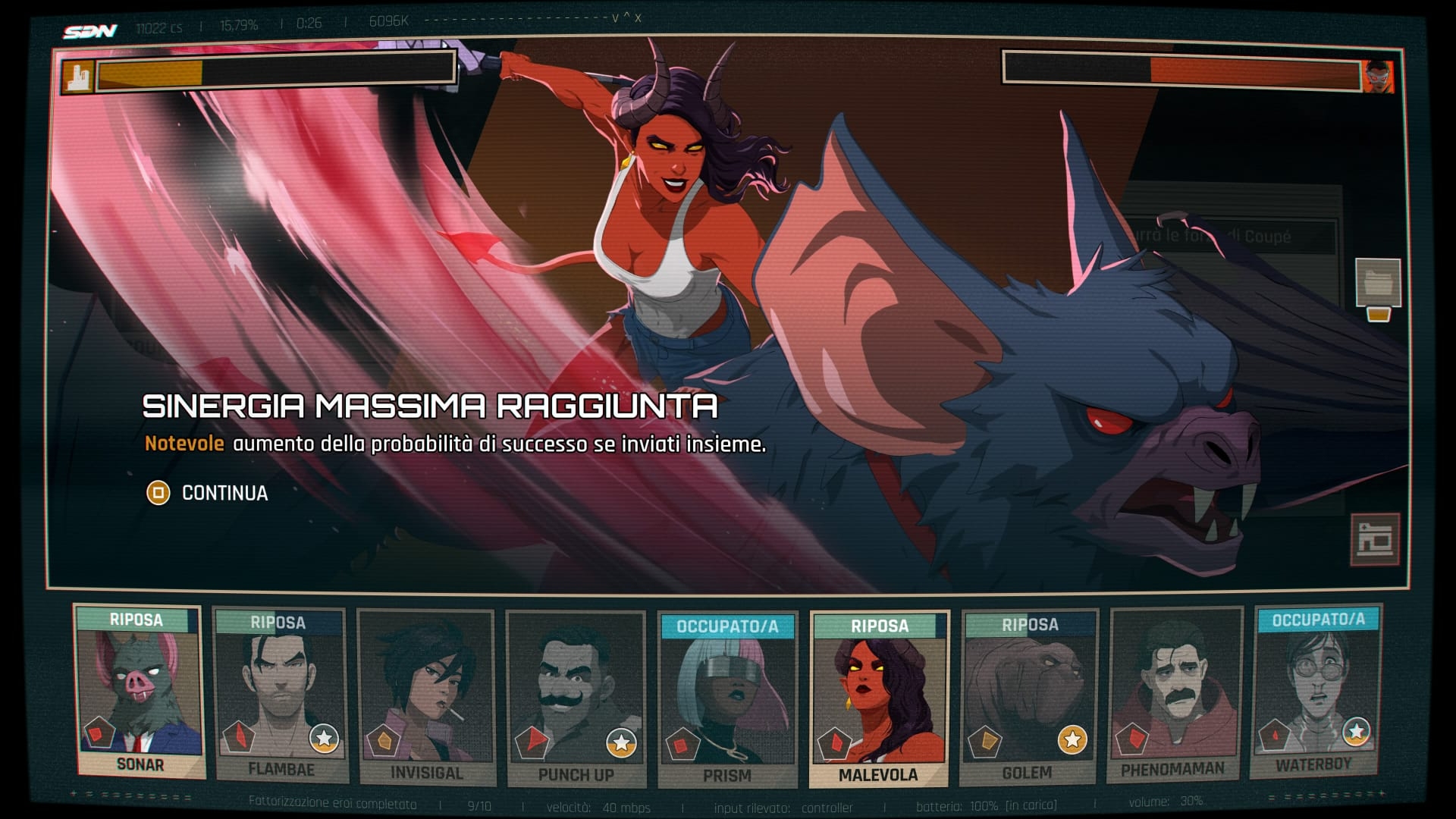Image resolution: width=1456 pixels, height=819 pixels.
Task: Choose the Waterboy hero card
Action: pyautogui.click(x=1315, y=692)
